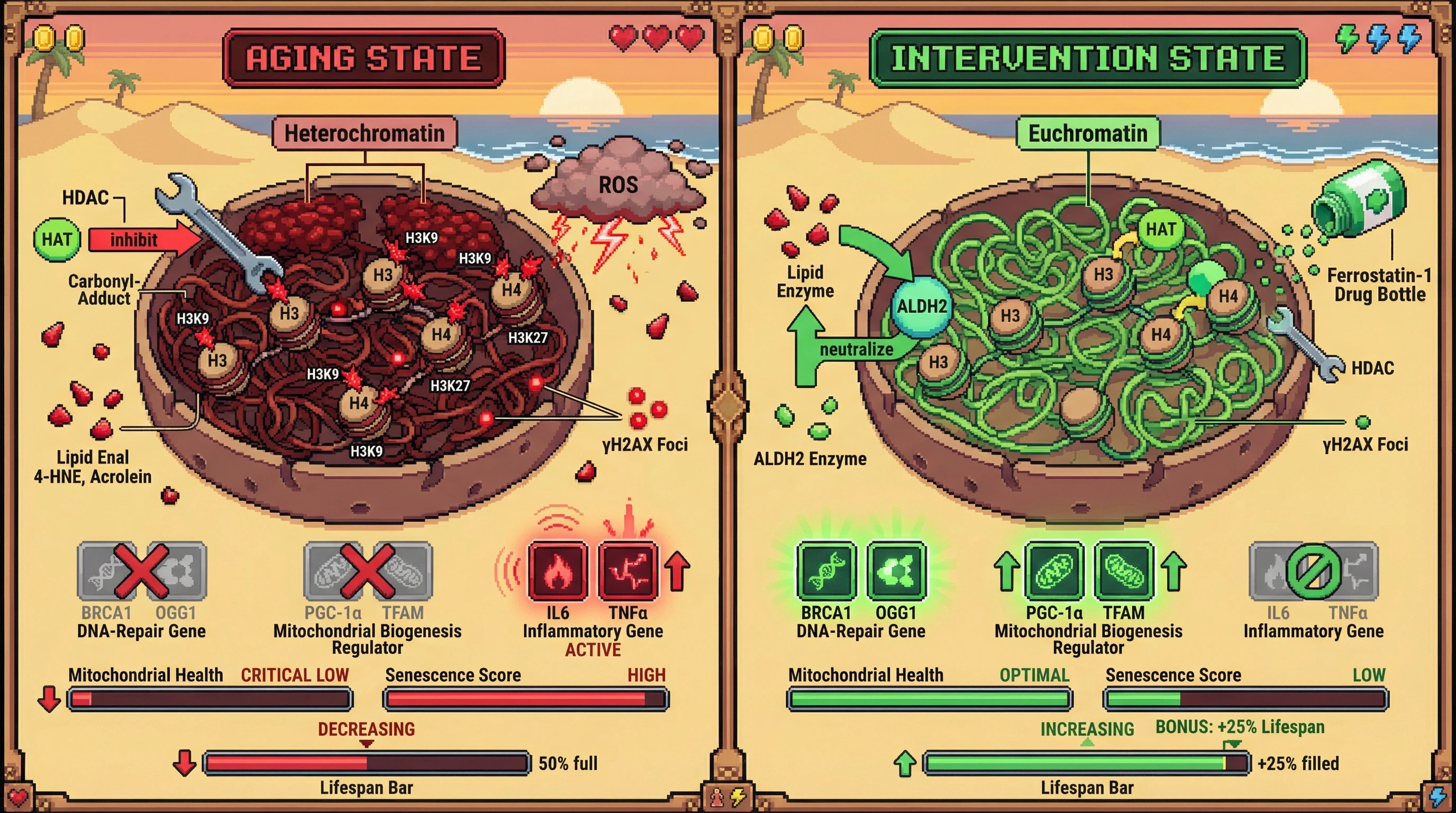Screen dimensions: 1456x813
Task: Select the green PGC-1α mitochondria icon
Action: [1054, 571]
